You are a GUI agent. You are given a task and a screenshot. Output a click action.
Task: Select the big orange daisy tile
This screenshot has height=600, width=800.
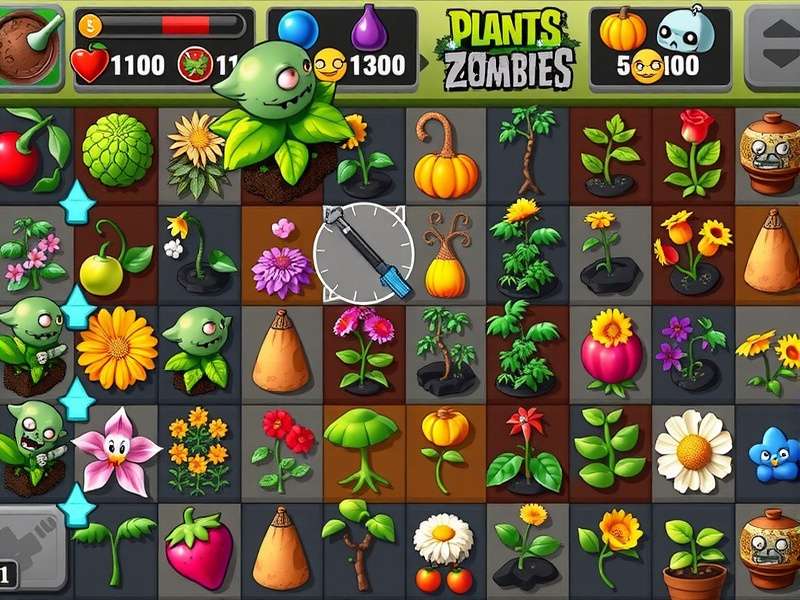[x=117, y=347]
